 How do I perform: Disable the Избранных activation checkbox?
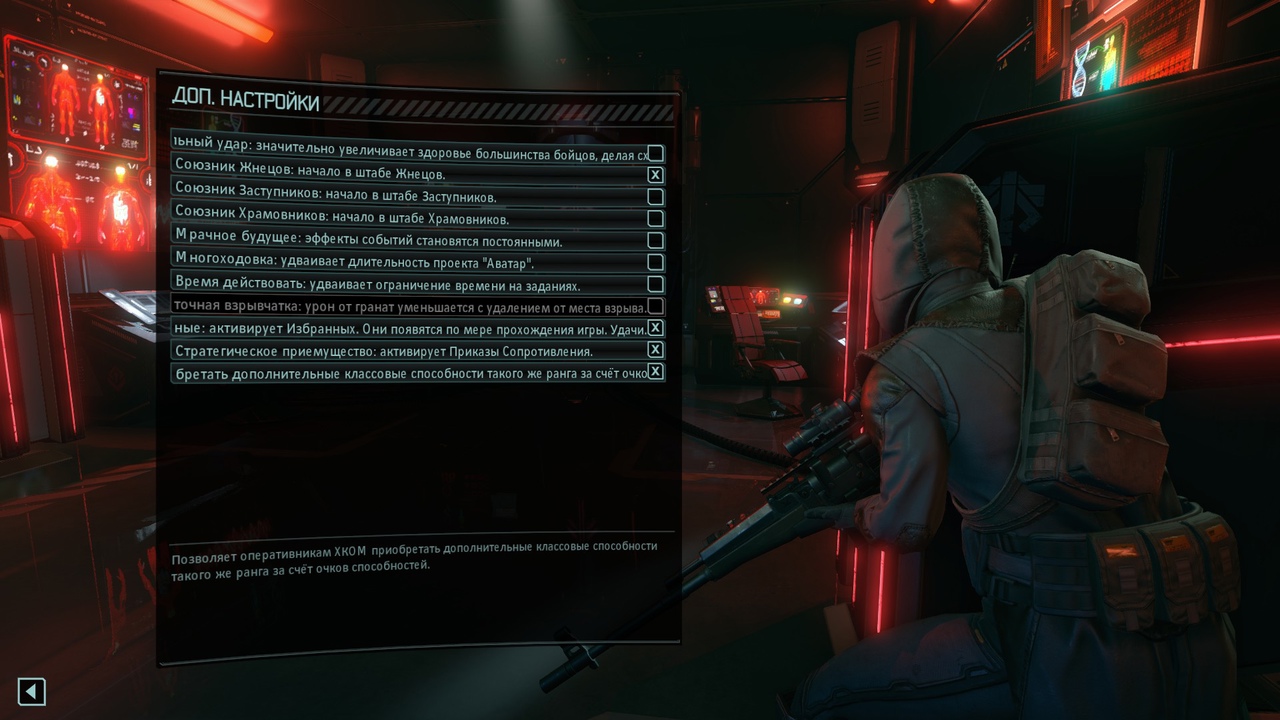[655, 328]
